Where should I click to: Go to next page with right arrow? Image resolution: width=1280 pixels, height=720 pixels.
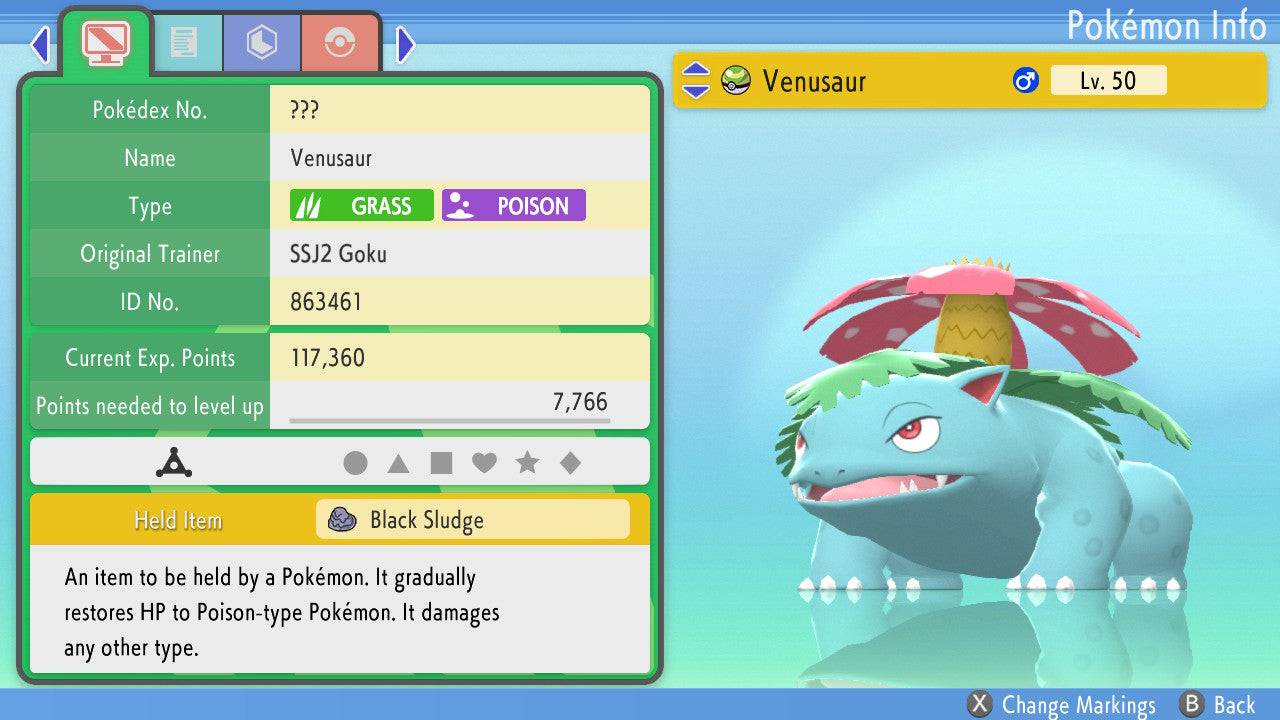point(405,44)
